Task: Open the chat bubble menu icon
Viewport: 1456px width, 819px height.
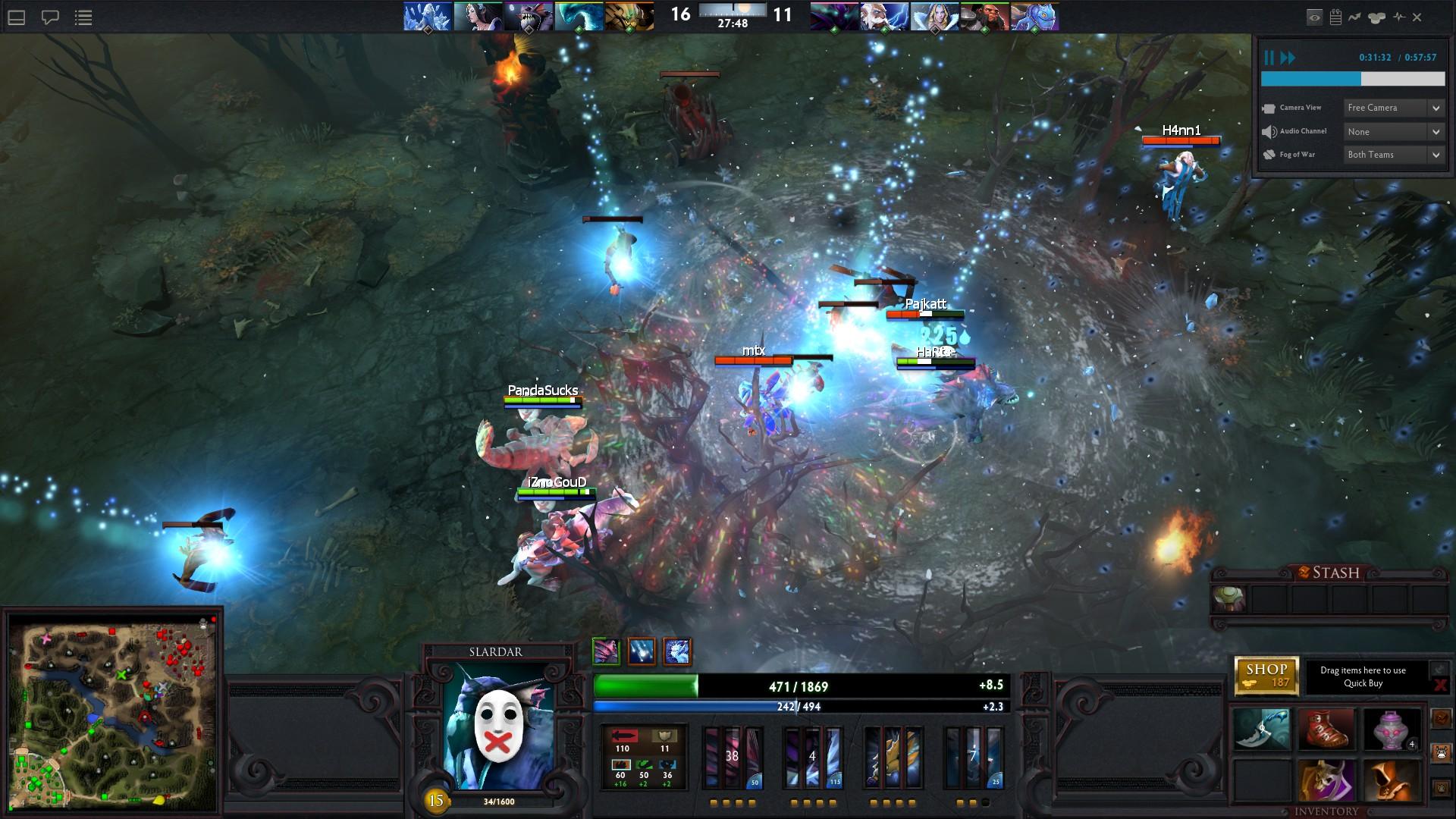Action: click(x=50, y=17)
